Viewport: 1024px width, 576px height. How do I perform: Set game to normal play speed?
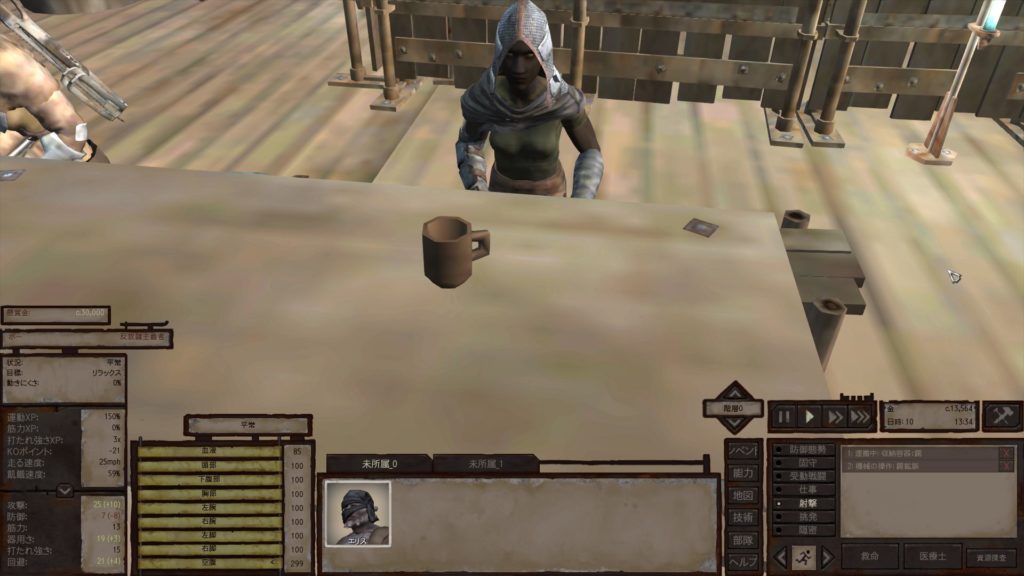tap(810, 416)
